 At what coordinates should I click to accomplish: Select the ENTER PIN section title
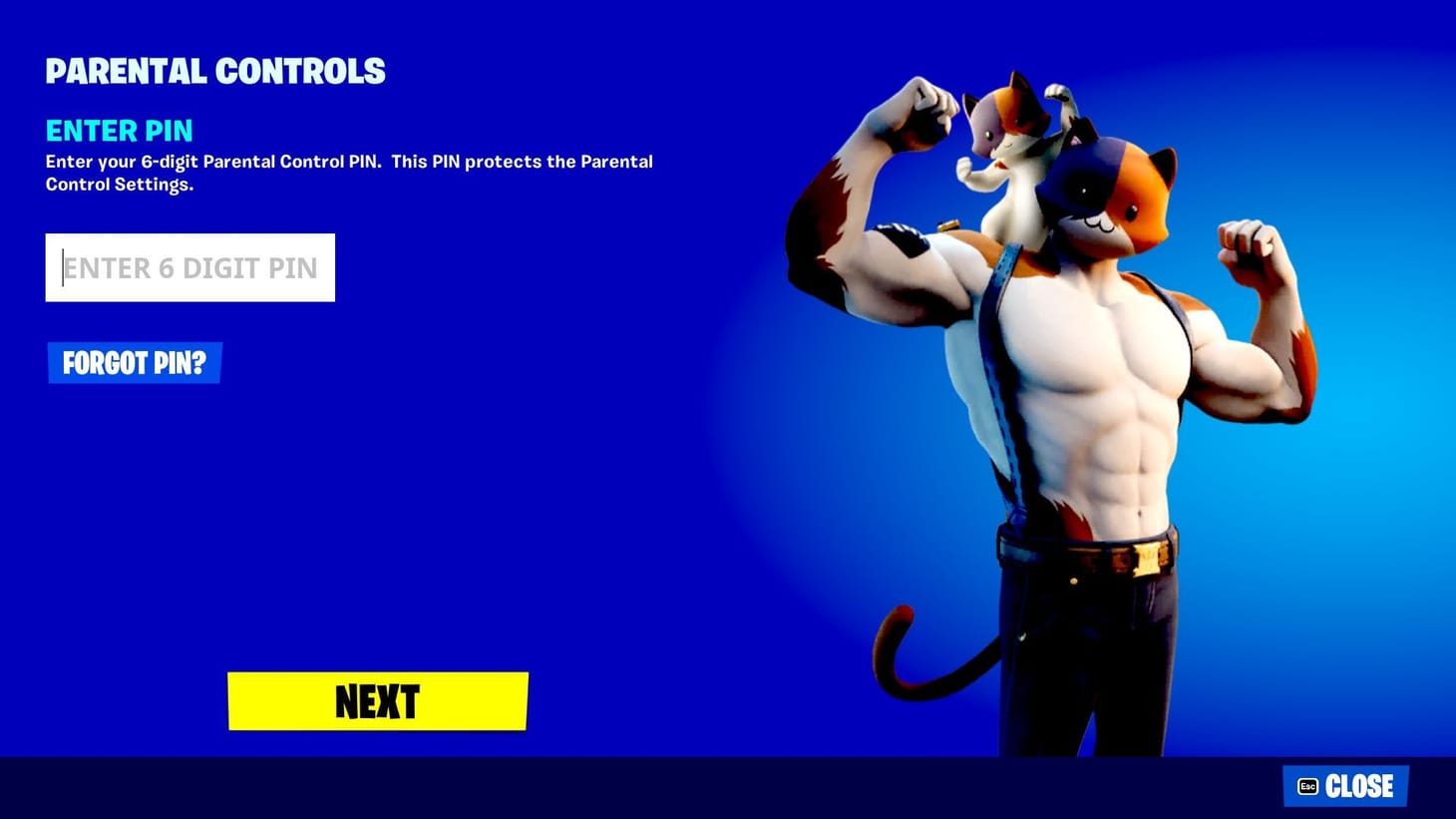[x=119, y=131]
